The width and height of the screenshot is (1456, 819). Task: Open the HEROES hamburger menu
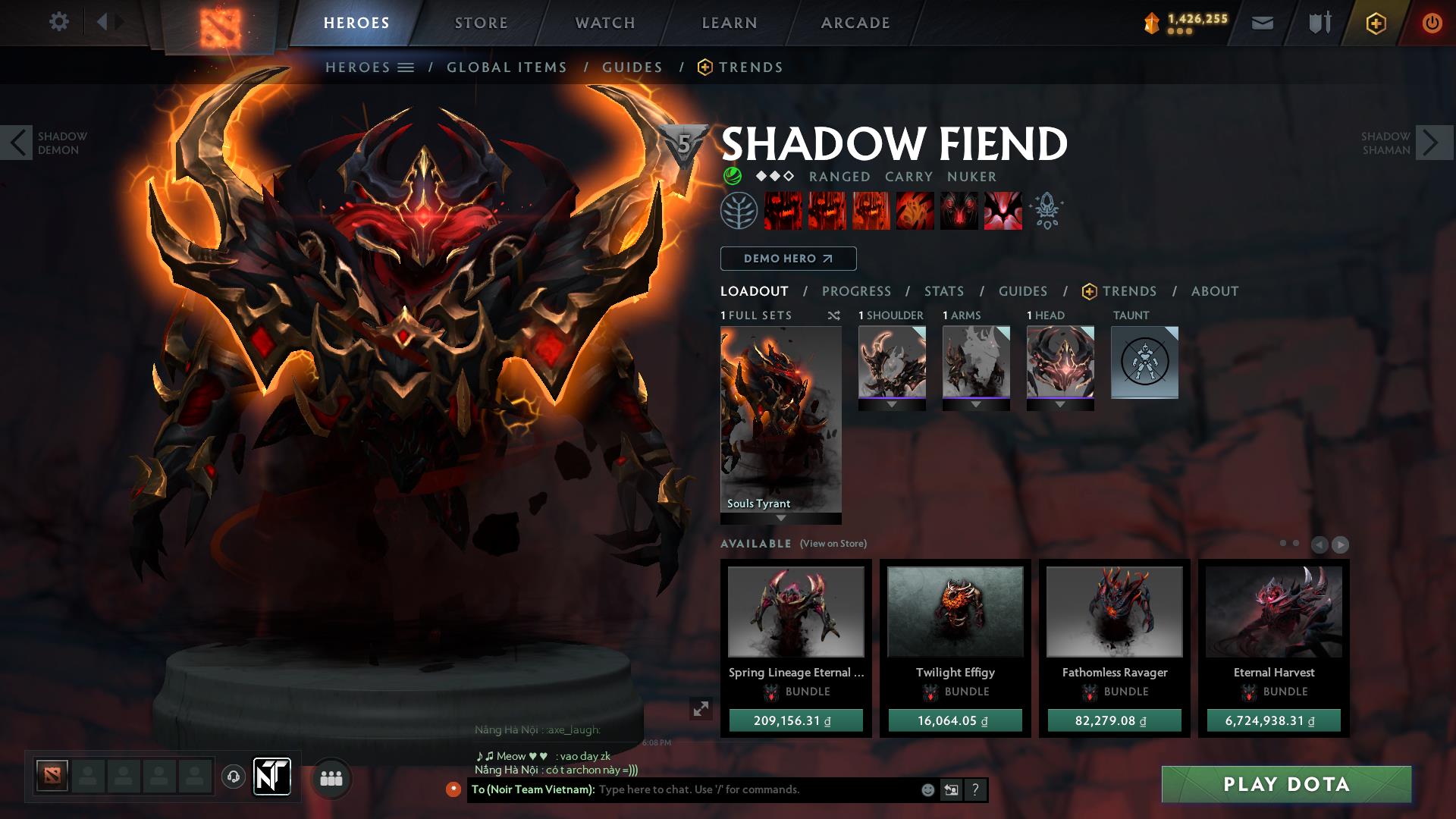click(408, 67)
